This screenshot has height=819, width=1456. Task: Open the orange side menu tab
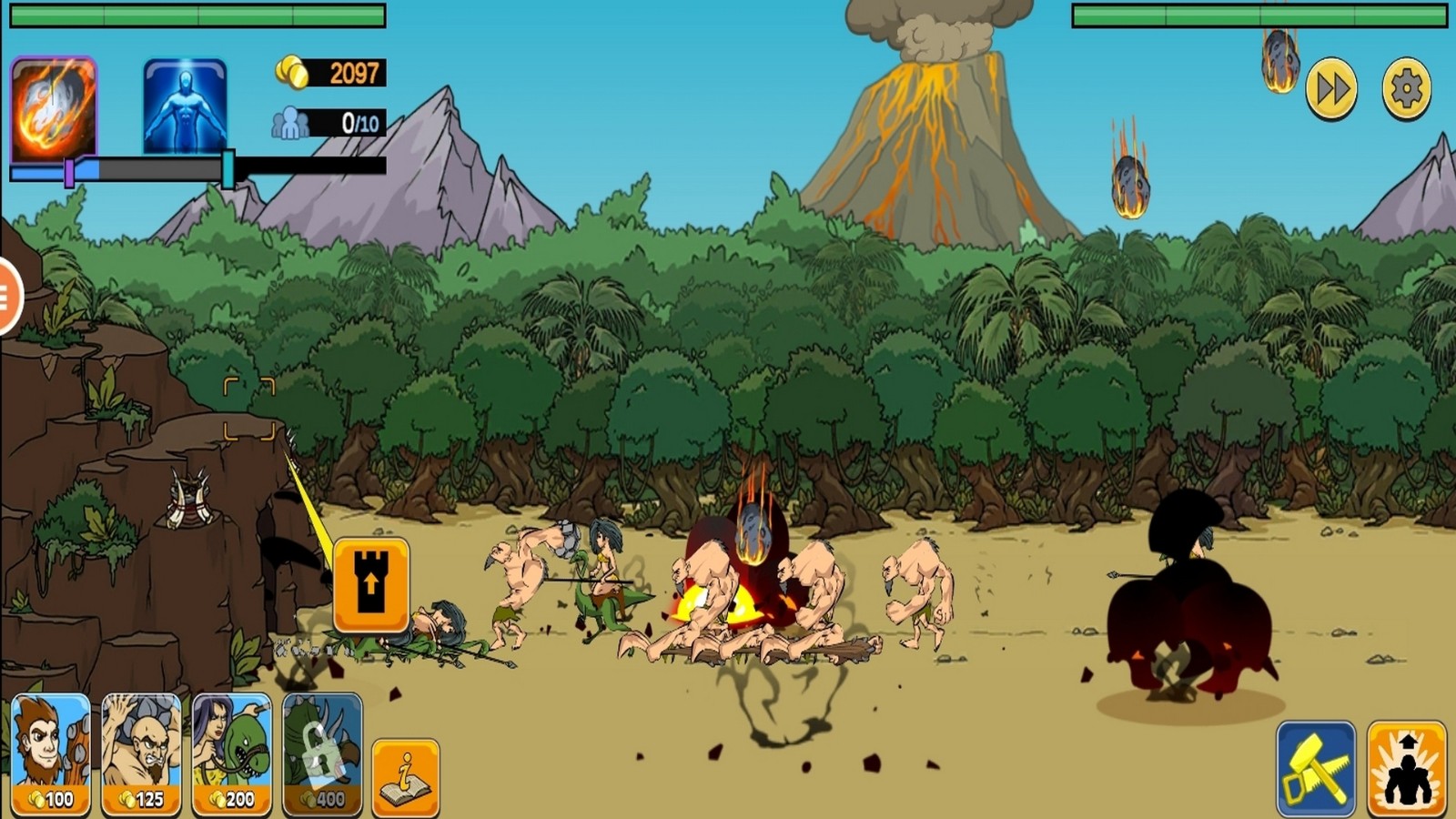[x=7, y=296]
